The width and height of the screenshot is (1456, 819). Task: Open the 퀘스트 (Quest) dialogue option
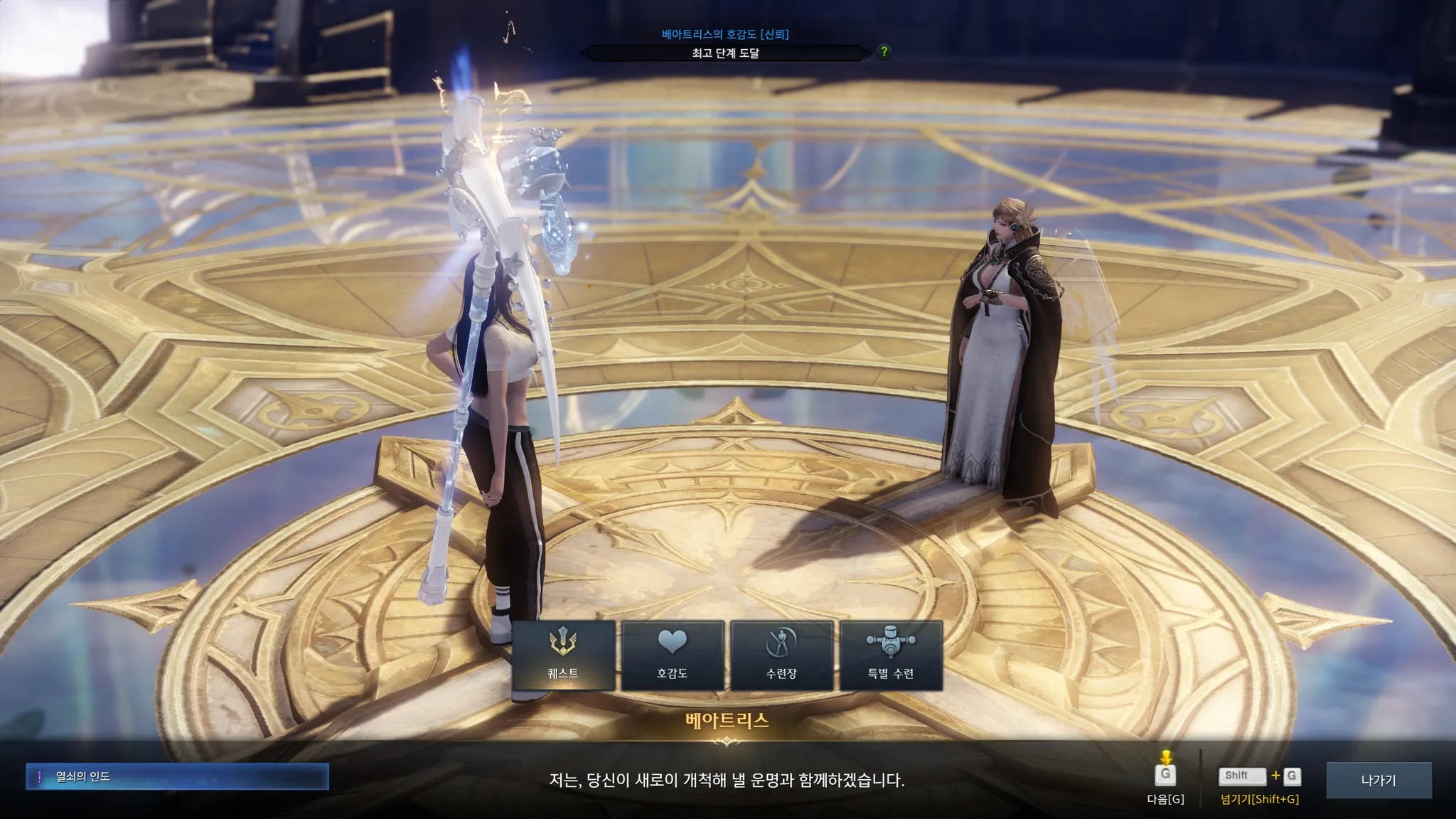pos(563,655)
